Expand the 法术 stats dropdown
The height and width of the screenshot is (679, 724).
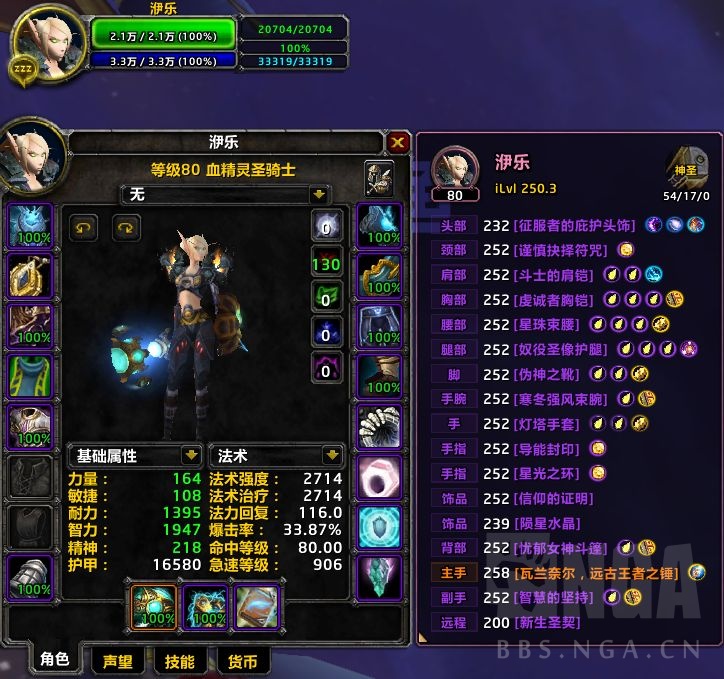point(332,455)
